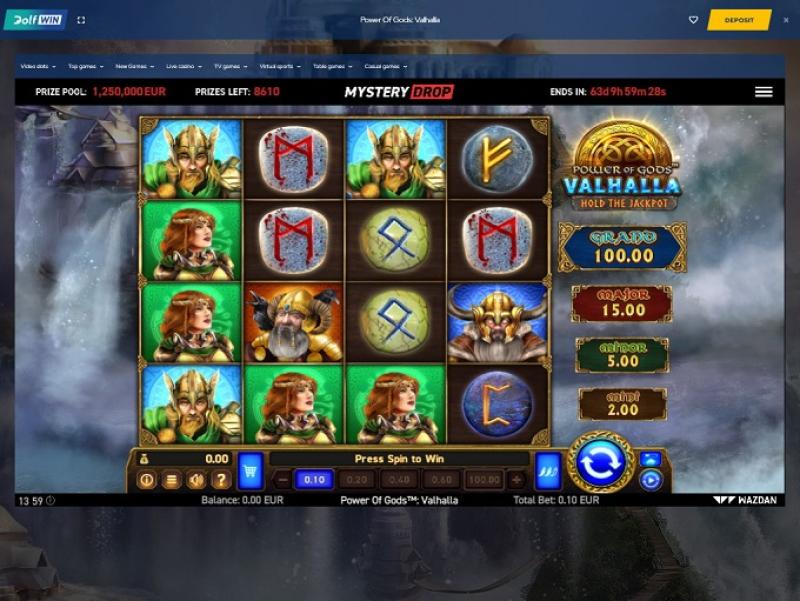Open the Live casino dropdown

pos(182,66)
